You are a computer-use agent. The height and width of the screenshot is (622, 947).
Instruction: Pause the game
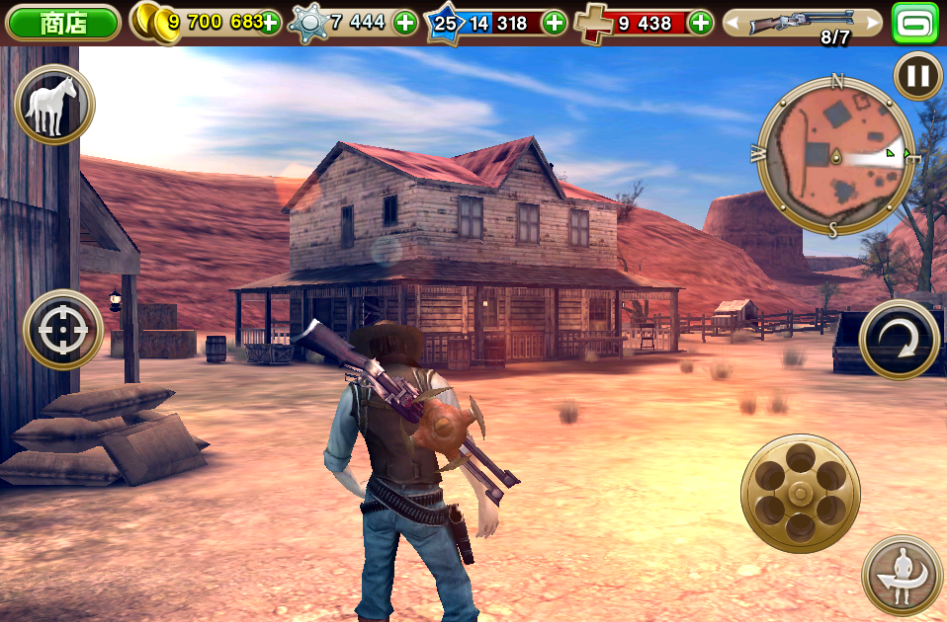tap(916, 76)
